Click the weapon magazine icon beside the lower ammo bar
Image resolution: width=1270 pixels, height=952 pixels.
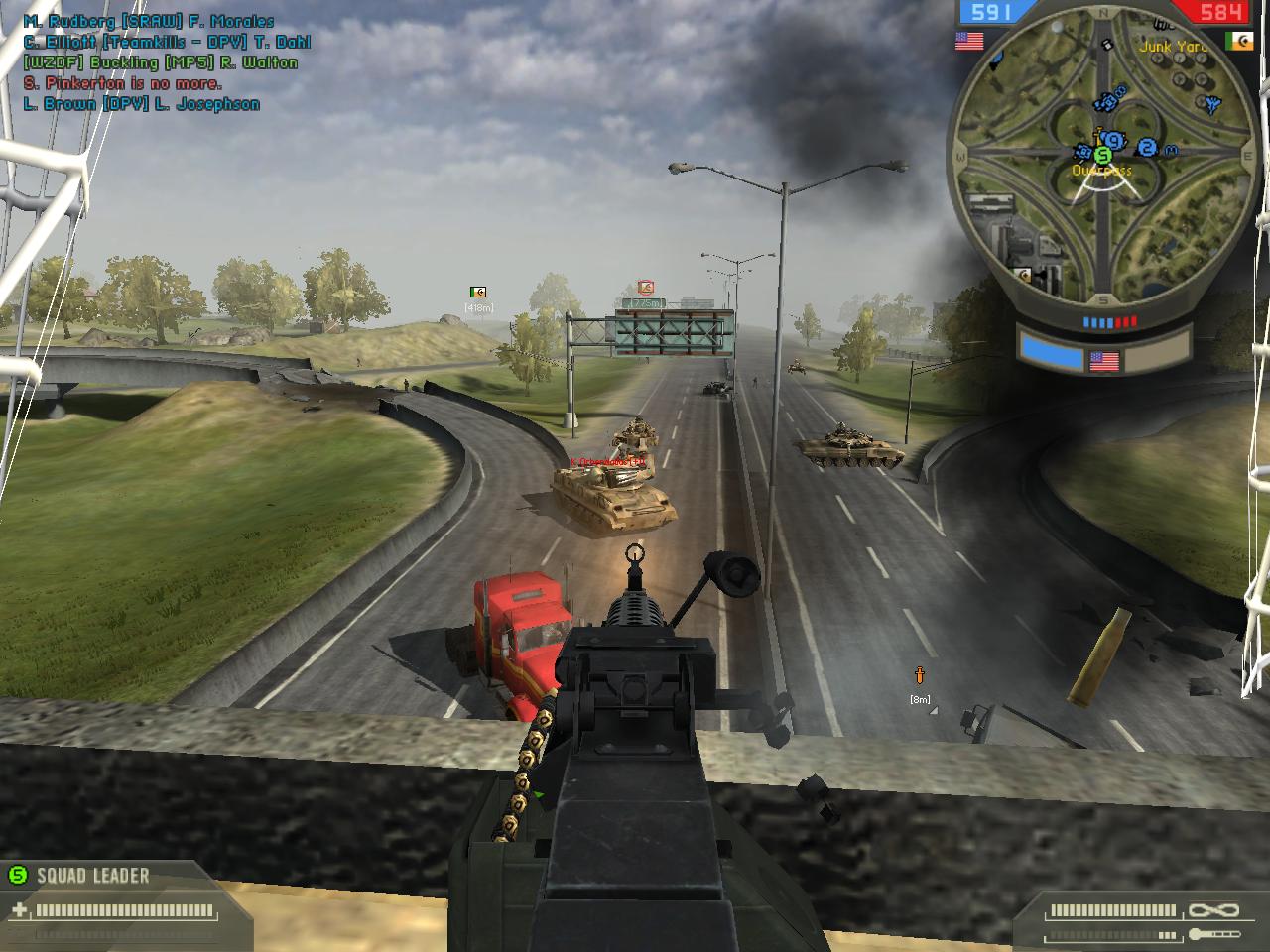(x=1213, y=934)
